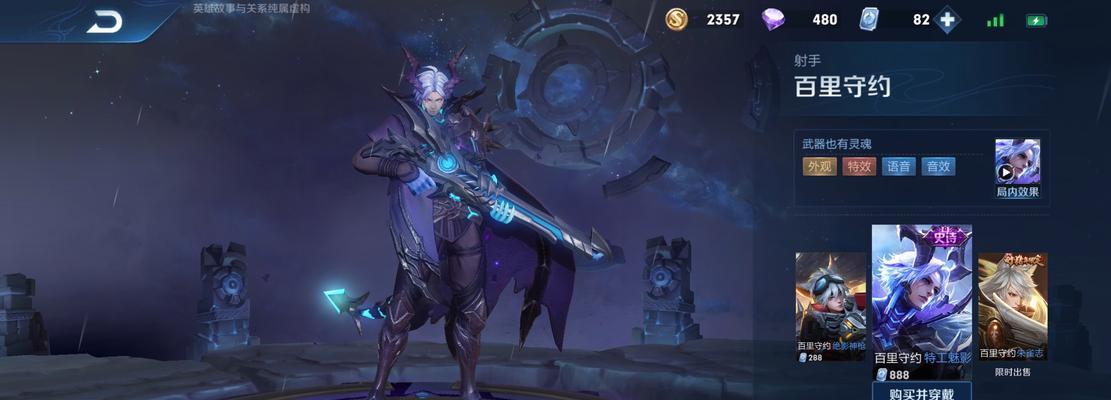Select the 特工魅影 skin card
This screenshot has height=400, width=1111.
[921, 300]
